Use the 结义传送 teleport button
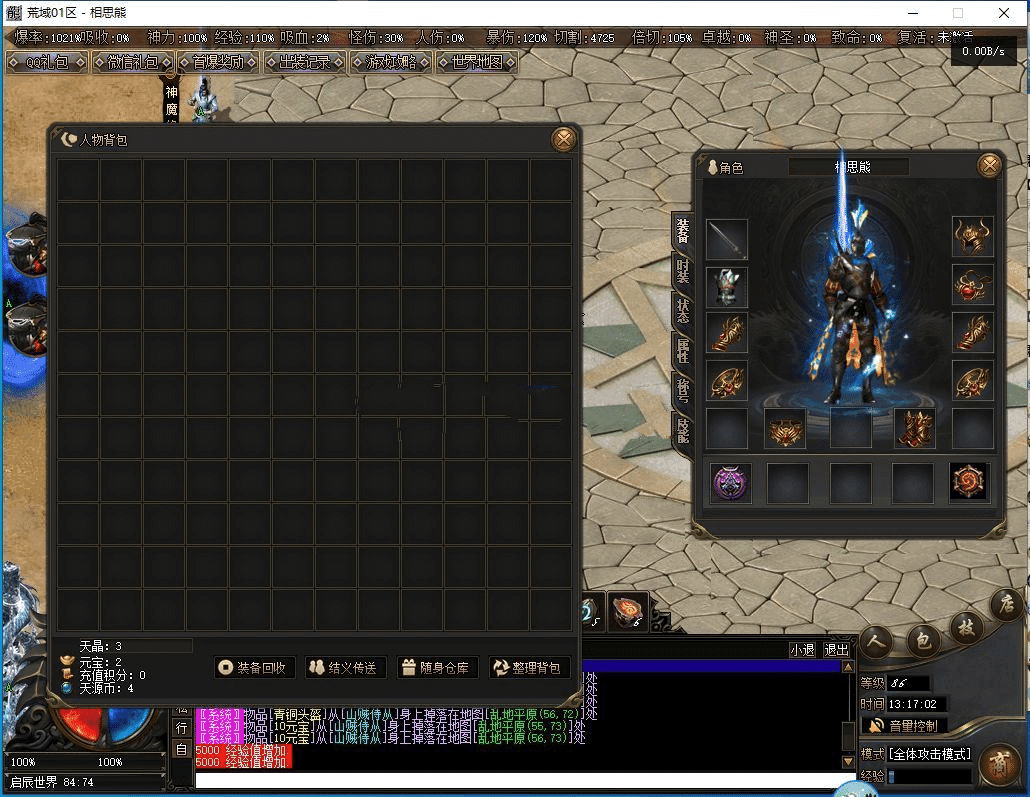This screenshot has height=797, width=1030. tap(345, 667)
